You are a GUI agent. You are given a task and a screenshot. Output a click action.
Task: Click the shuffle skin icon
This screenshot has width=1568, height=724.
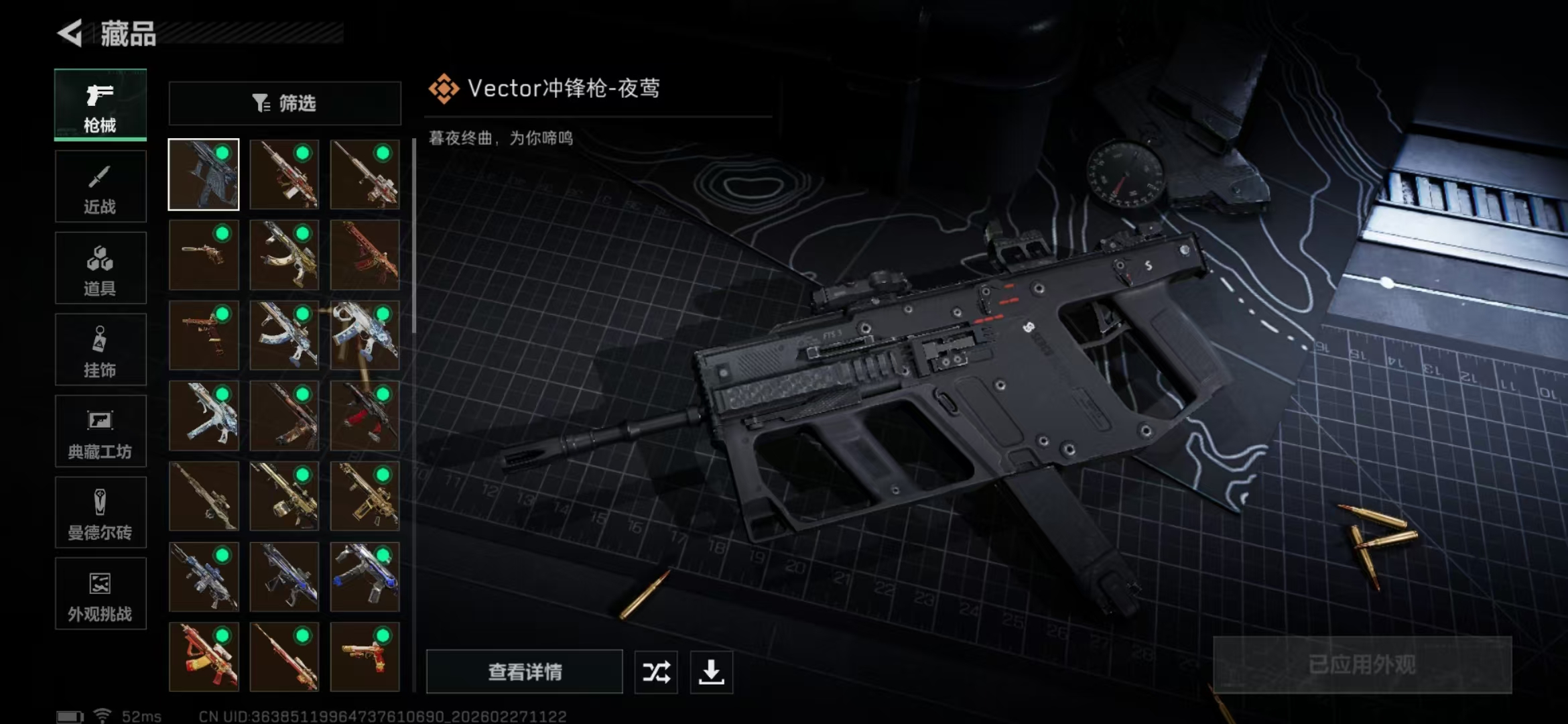[x=655, y=672]
